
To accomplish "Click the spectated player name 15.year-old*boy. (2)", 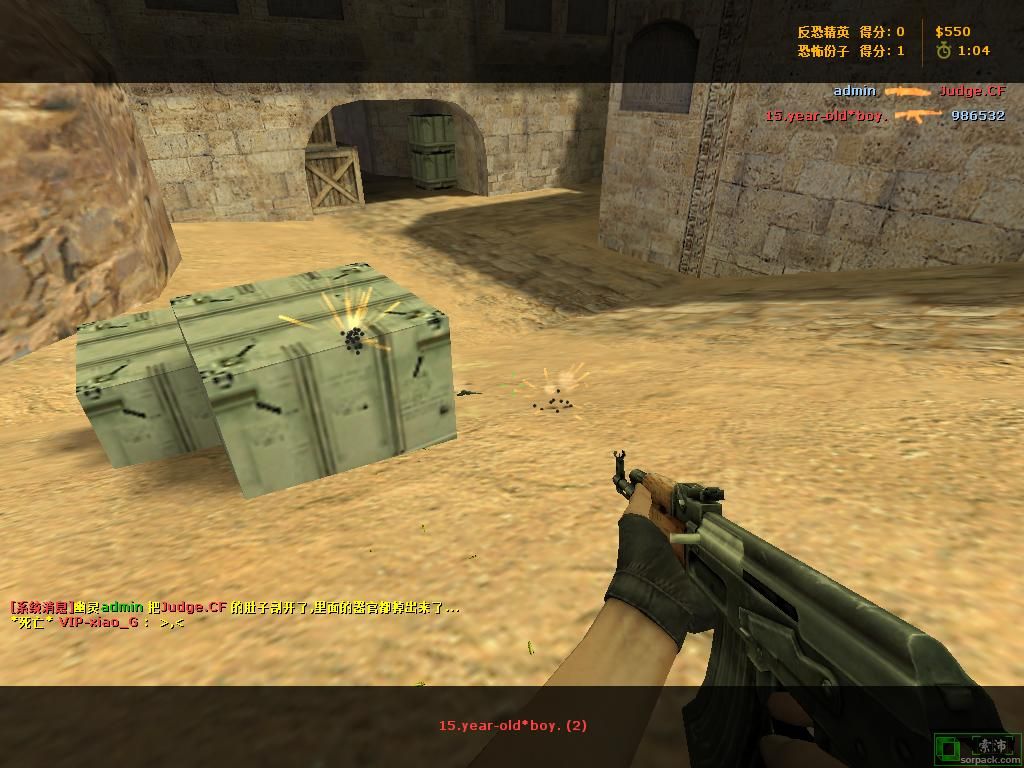I will 512,726.
